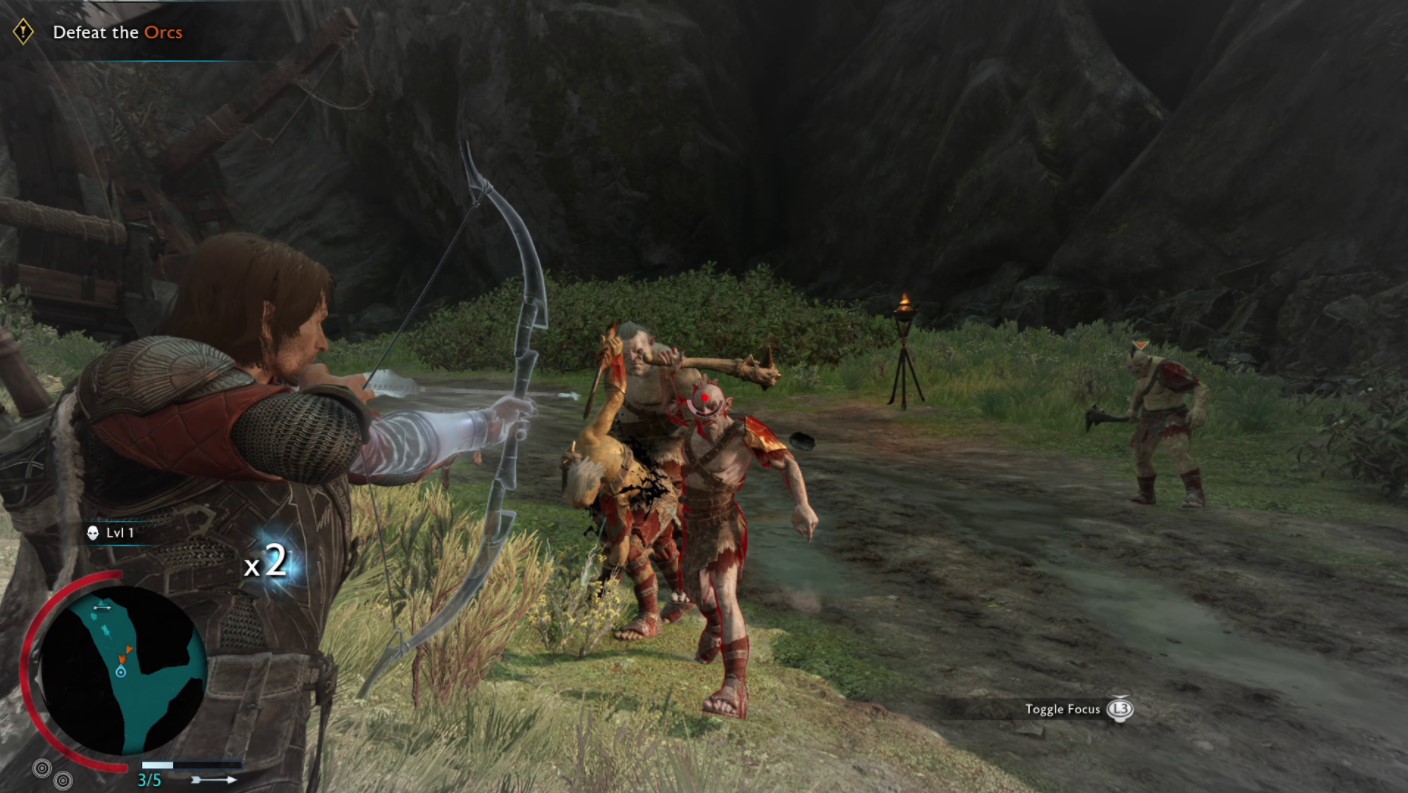This screenshot has height=793, width=1408.
Task: Click the yellow diamond objective alert icon
Action: tap(23, 32)
